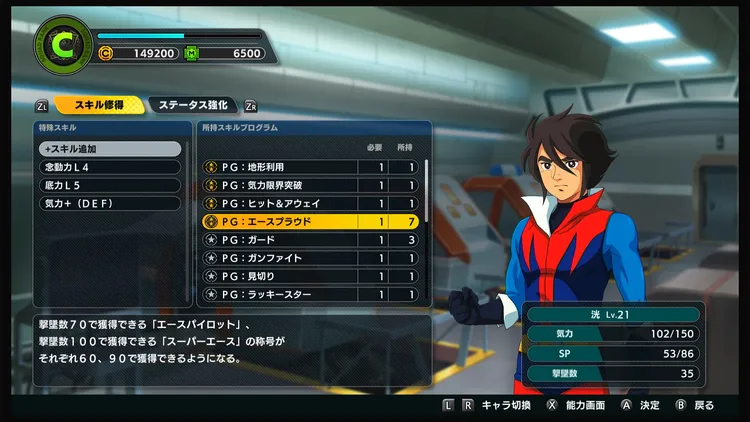
Task: Pick the 気力+（DEF） skill
Action: click(110, 203)
